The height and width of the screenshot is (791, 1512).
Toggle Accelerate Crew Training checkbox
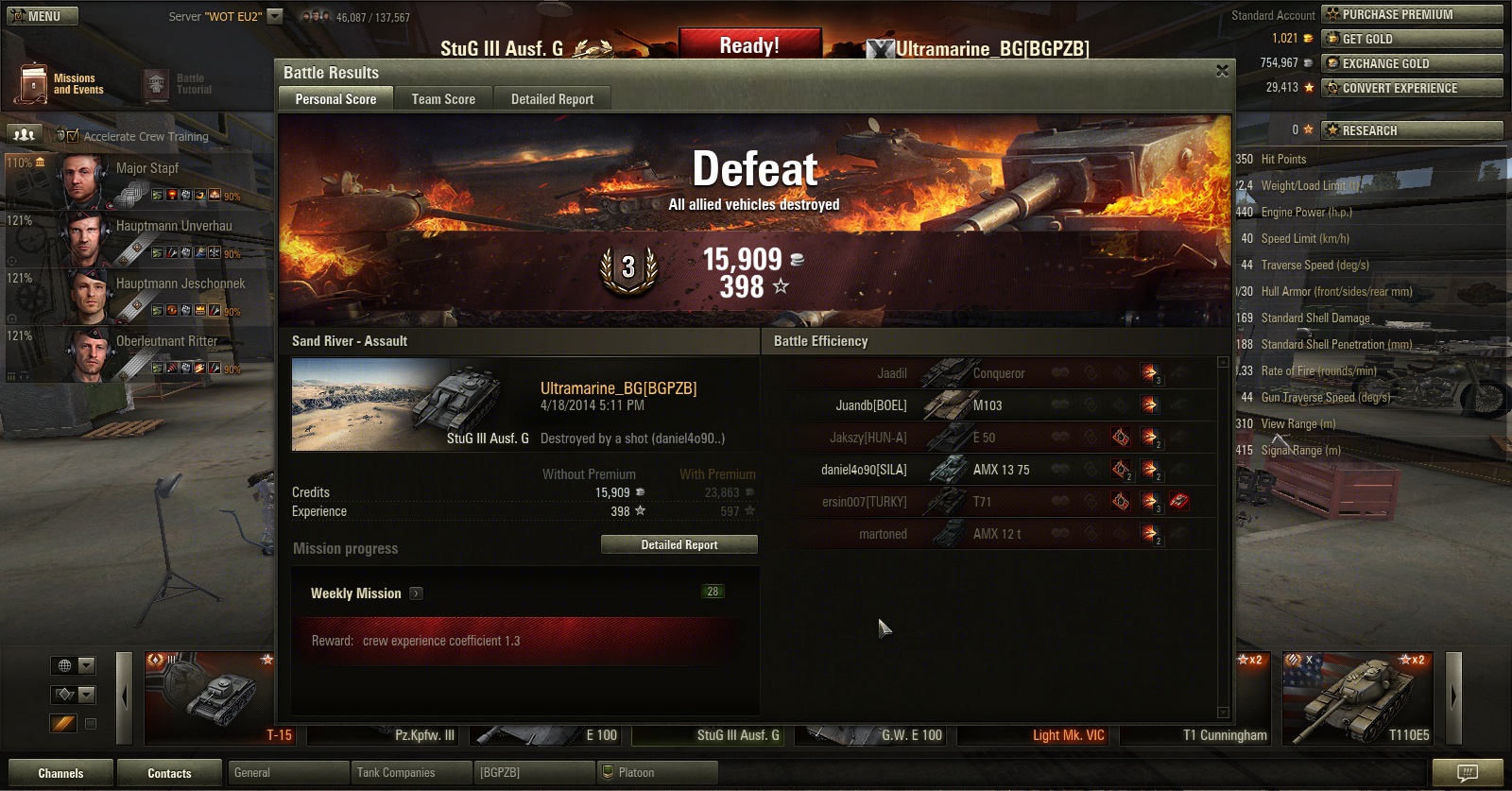click(x=73, y=136)
